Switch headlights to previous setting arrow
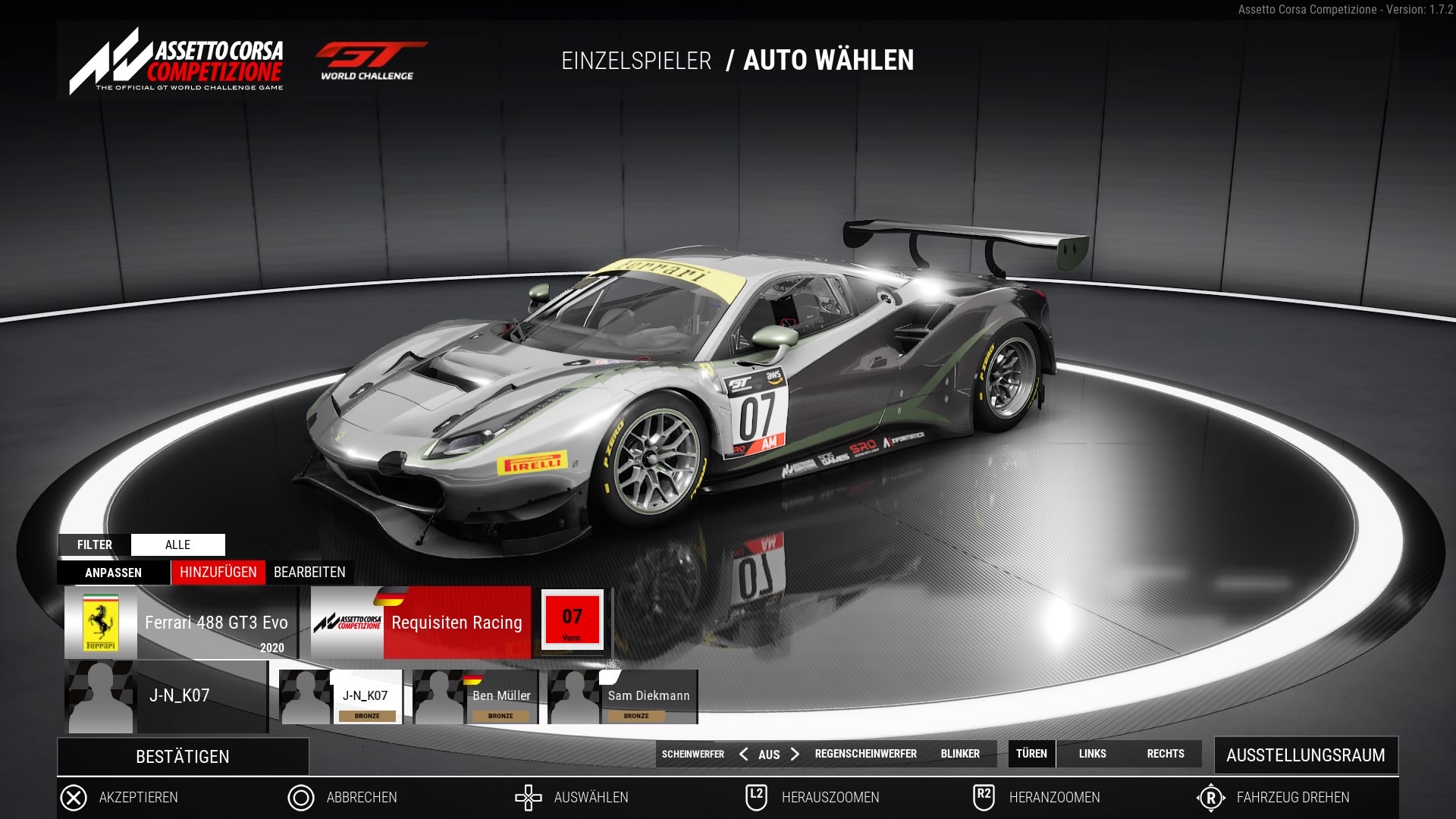This screenshot has width=1456, height=819. click(x=743, y=754)
